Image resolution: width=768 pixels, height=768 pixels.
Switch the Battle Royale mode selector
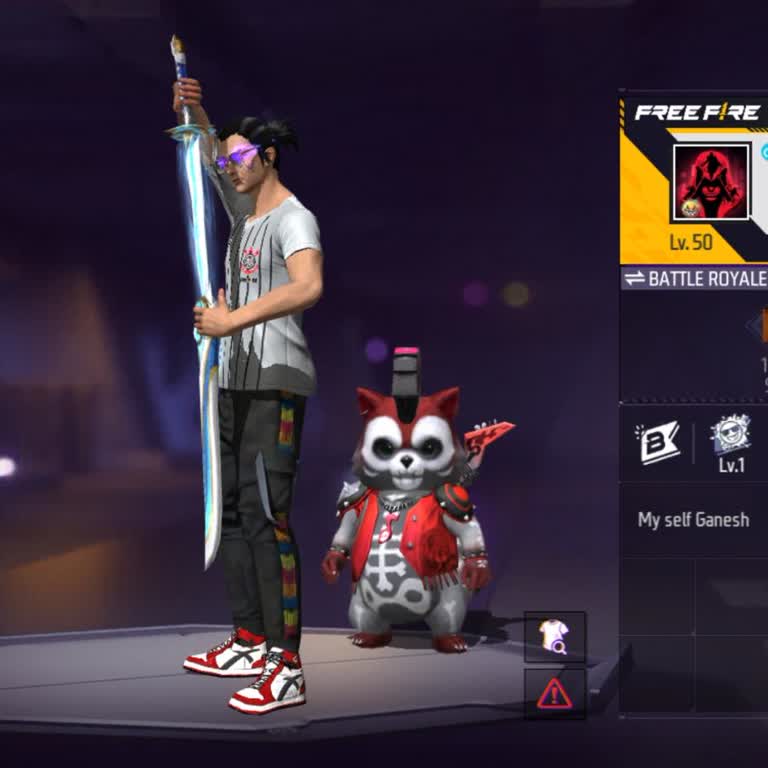click(x=694, y=278)
